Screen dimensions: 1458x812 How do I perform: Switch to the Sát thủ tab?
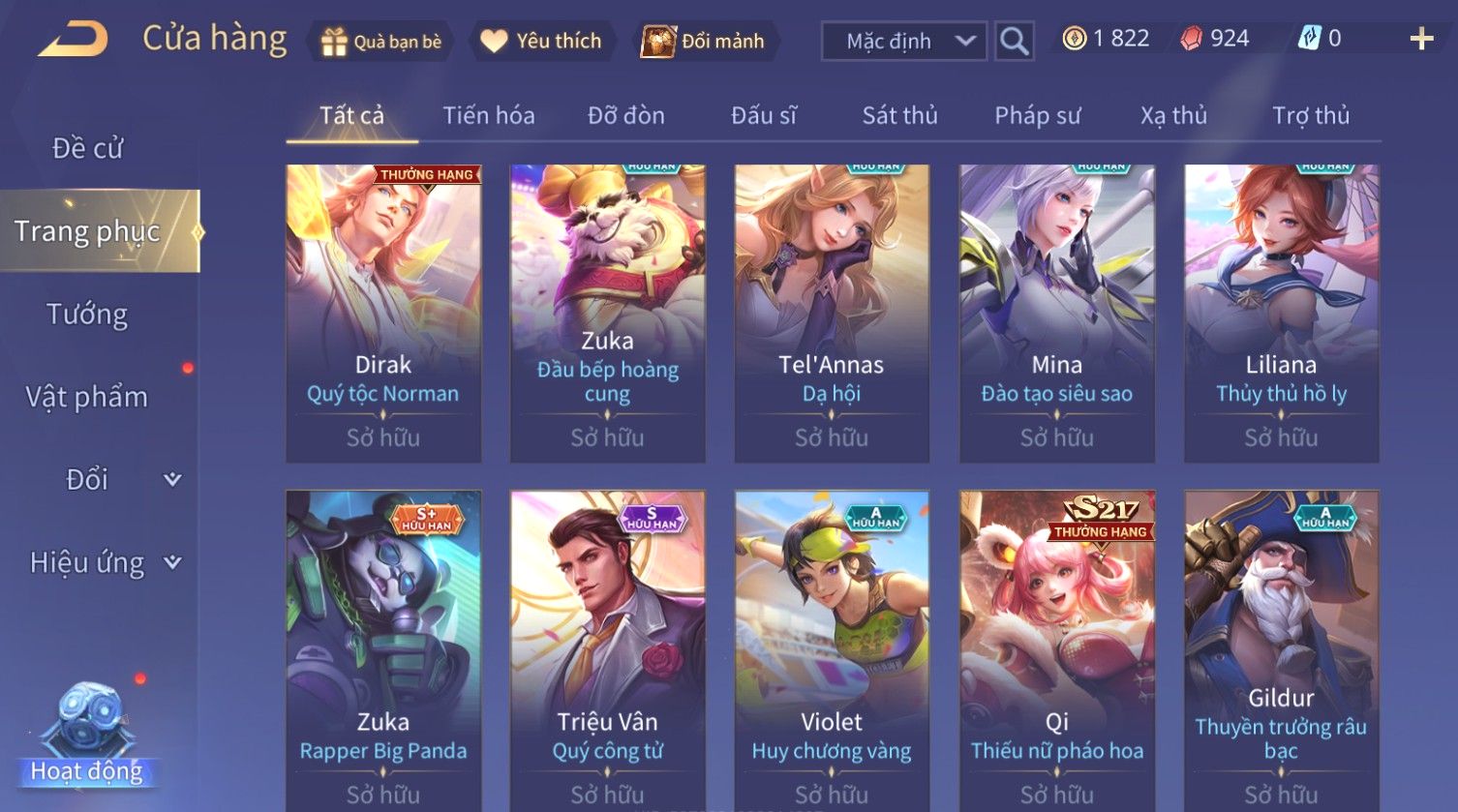(x=899, y=116)
